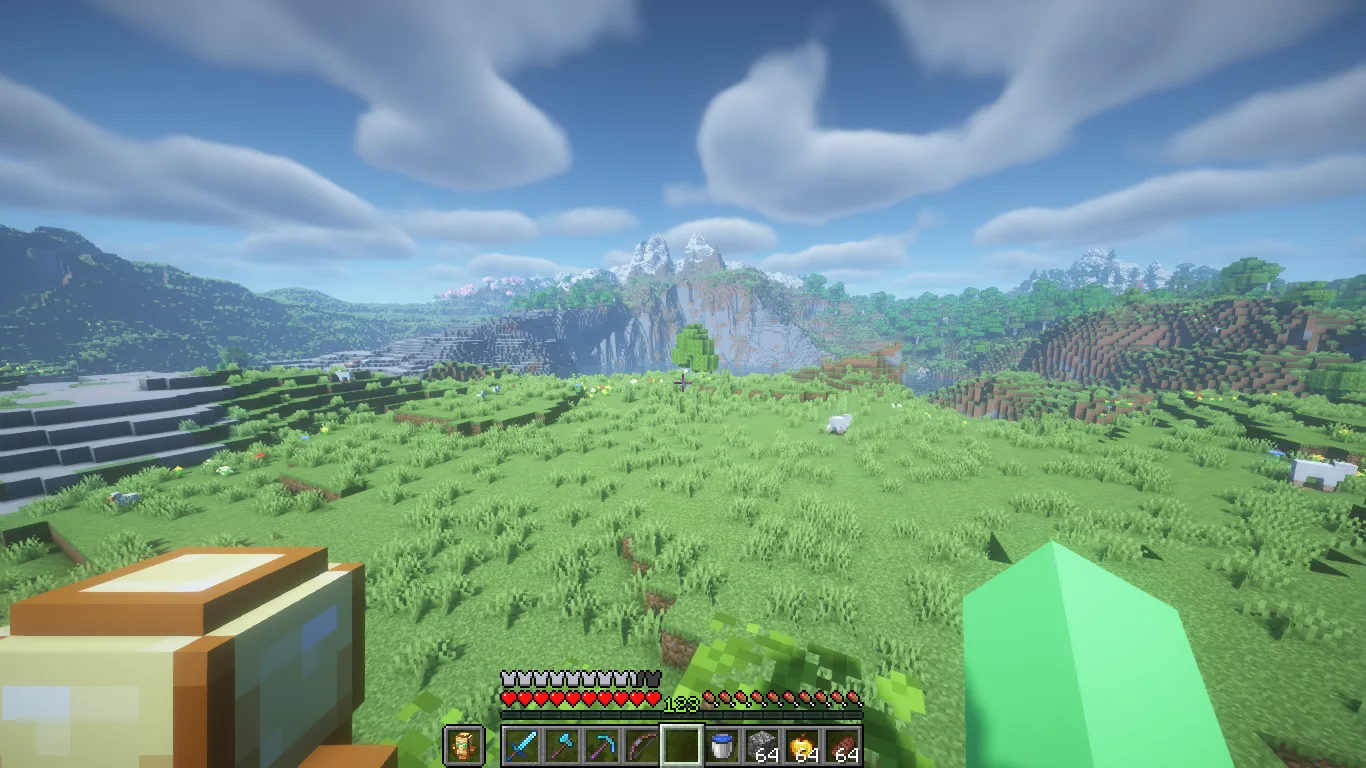The image size is (1366, 768).
Task: Select the diamond sword hotbar slot
Action: [521, 746]
